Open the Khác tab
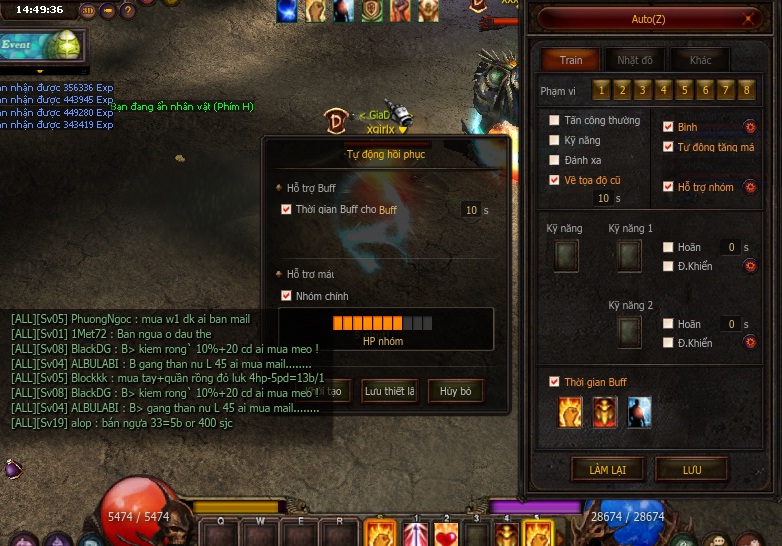Screen dimensions: 782x546 pos(700,60)
